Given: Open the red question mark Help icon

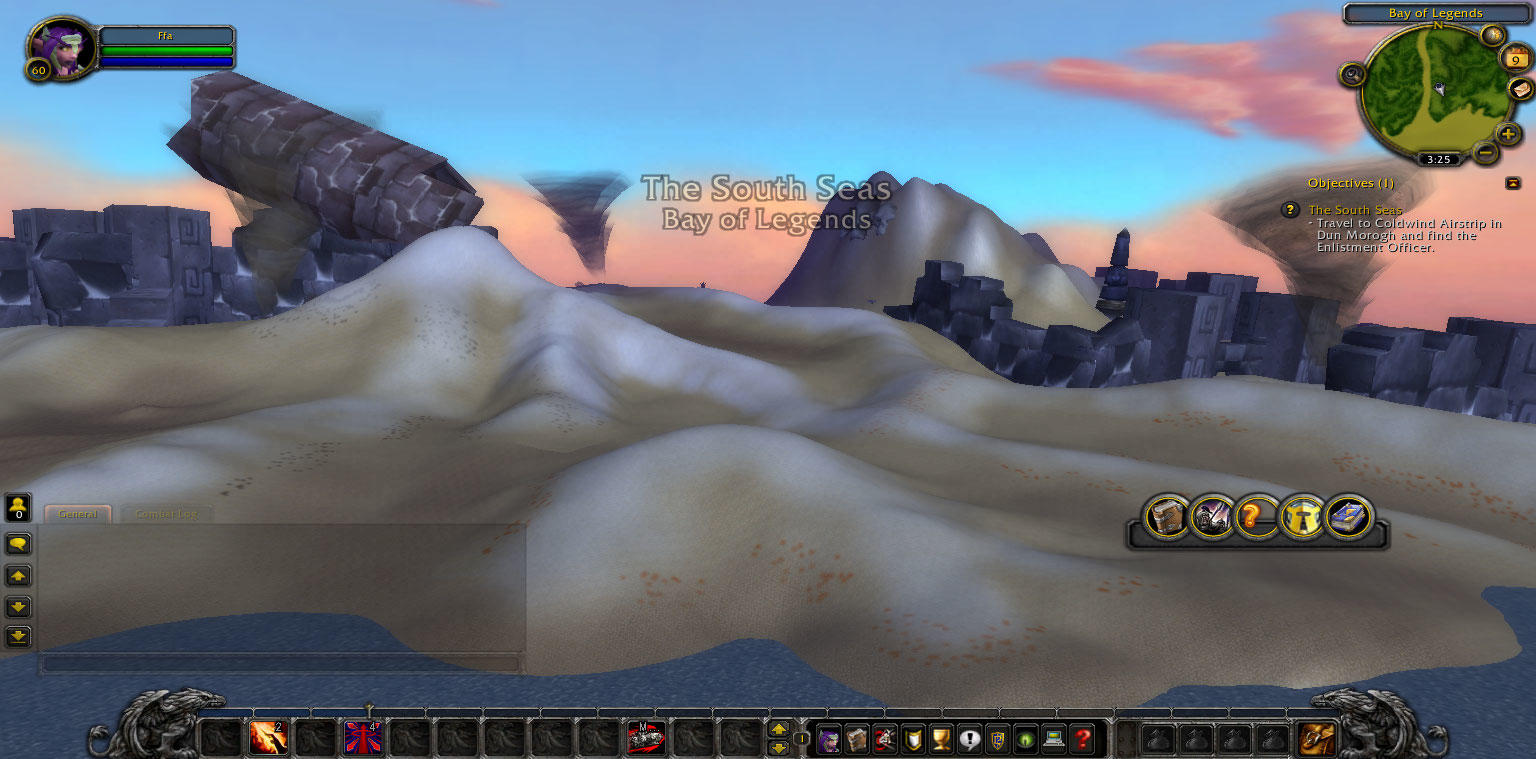Looking at the screenshot, I should 1082,738.
